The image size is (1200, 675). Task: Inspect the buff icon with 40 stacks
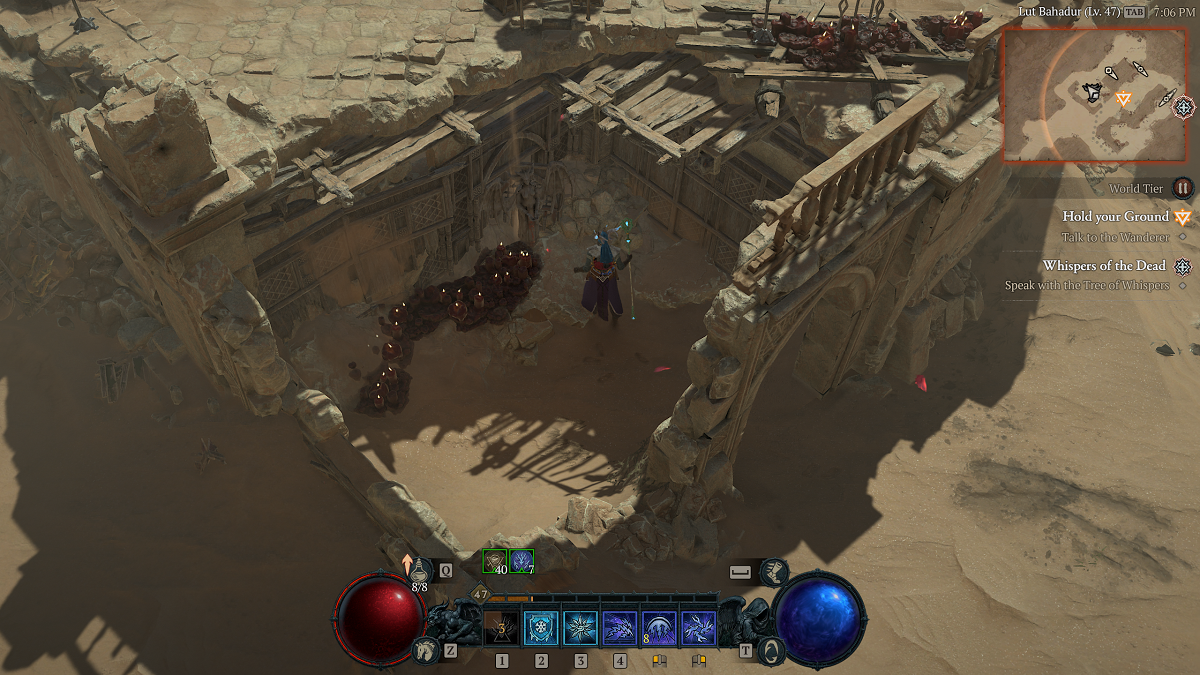tap(495, 562)
